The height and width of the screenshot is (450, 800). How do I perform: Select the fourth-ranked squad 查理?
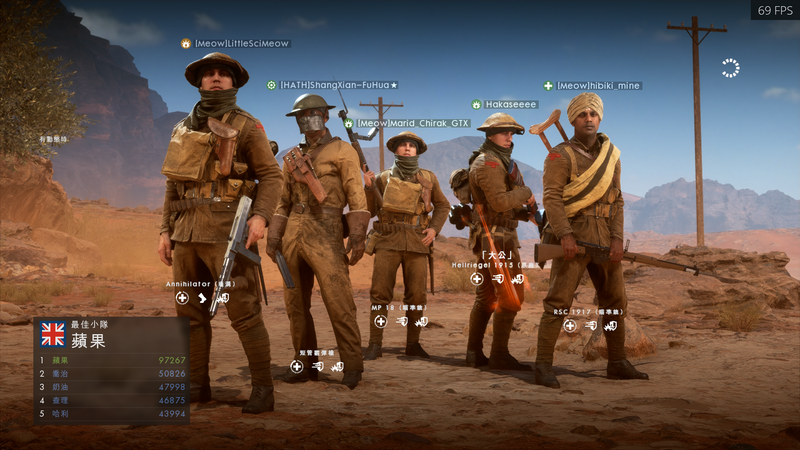click(112, 400)
